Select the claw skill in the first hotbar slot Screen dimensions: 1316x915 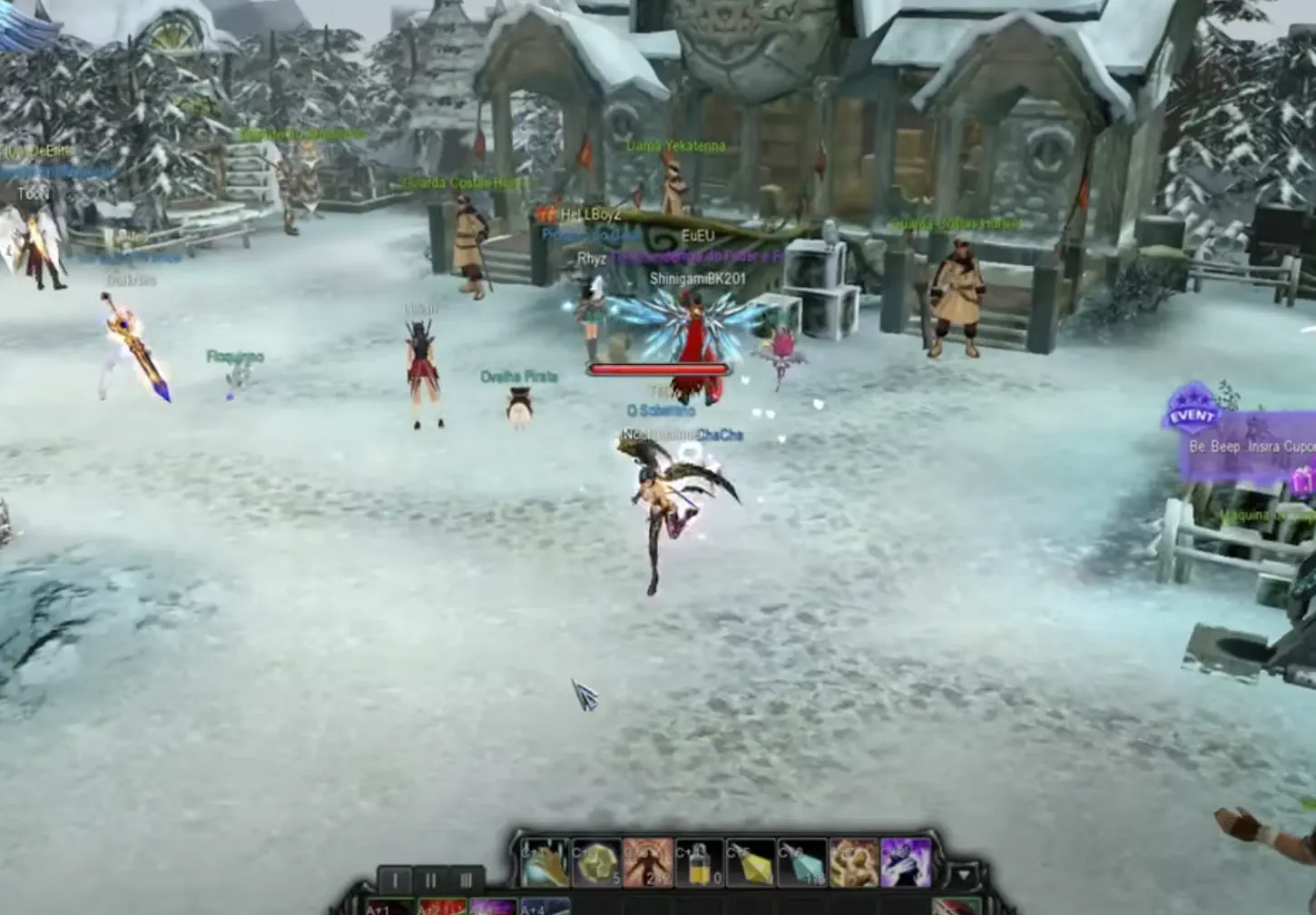point(546,861)
